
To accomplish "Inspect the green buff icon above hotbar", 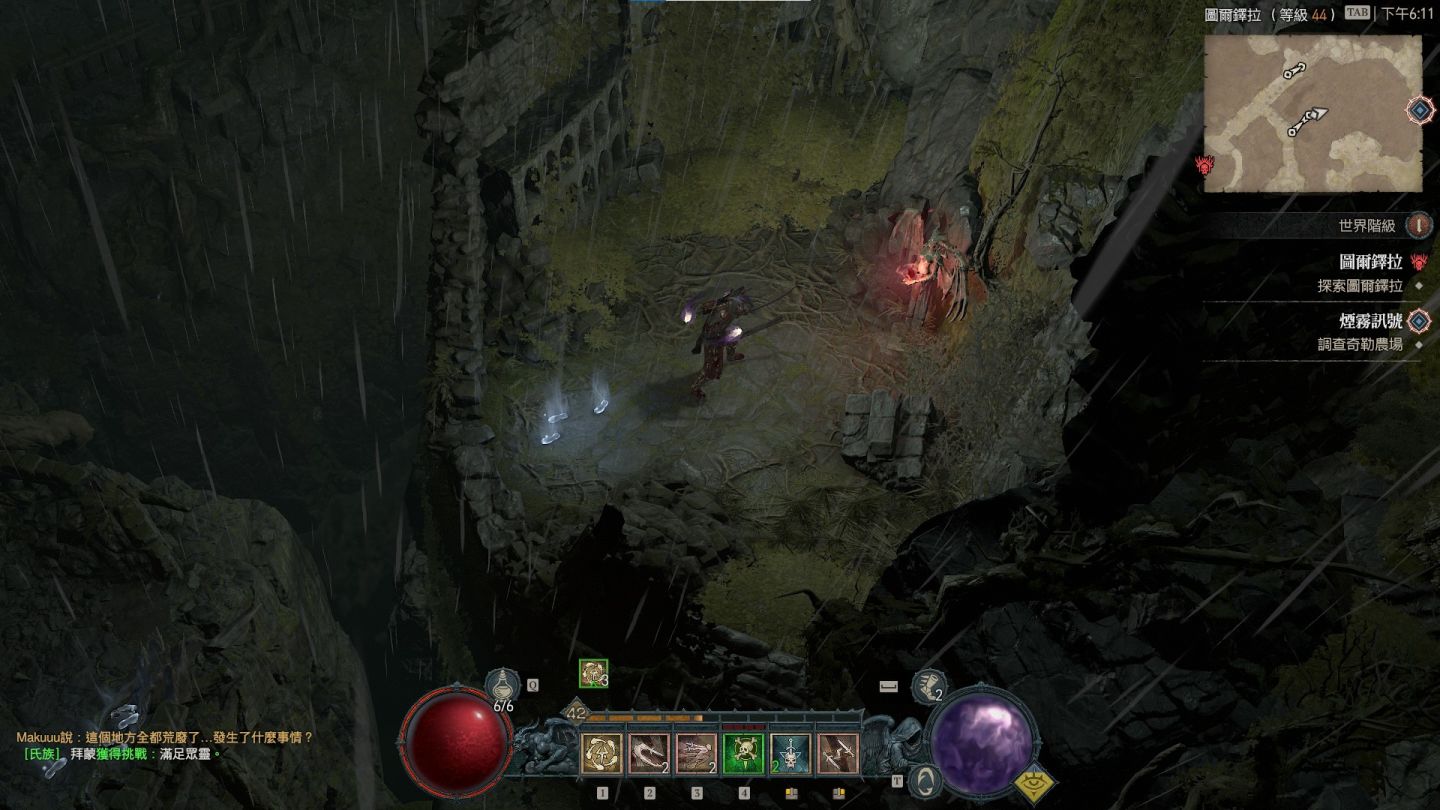I will (x=593, y=674).
